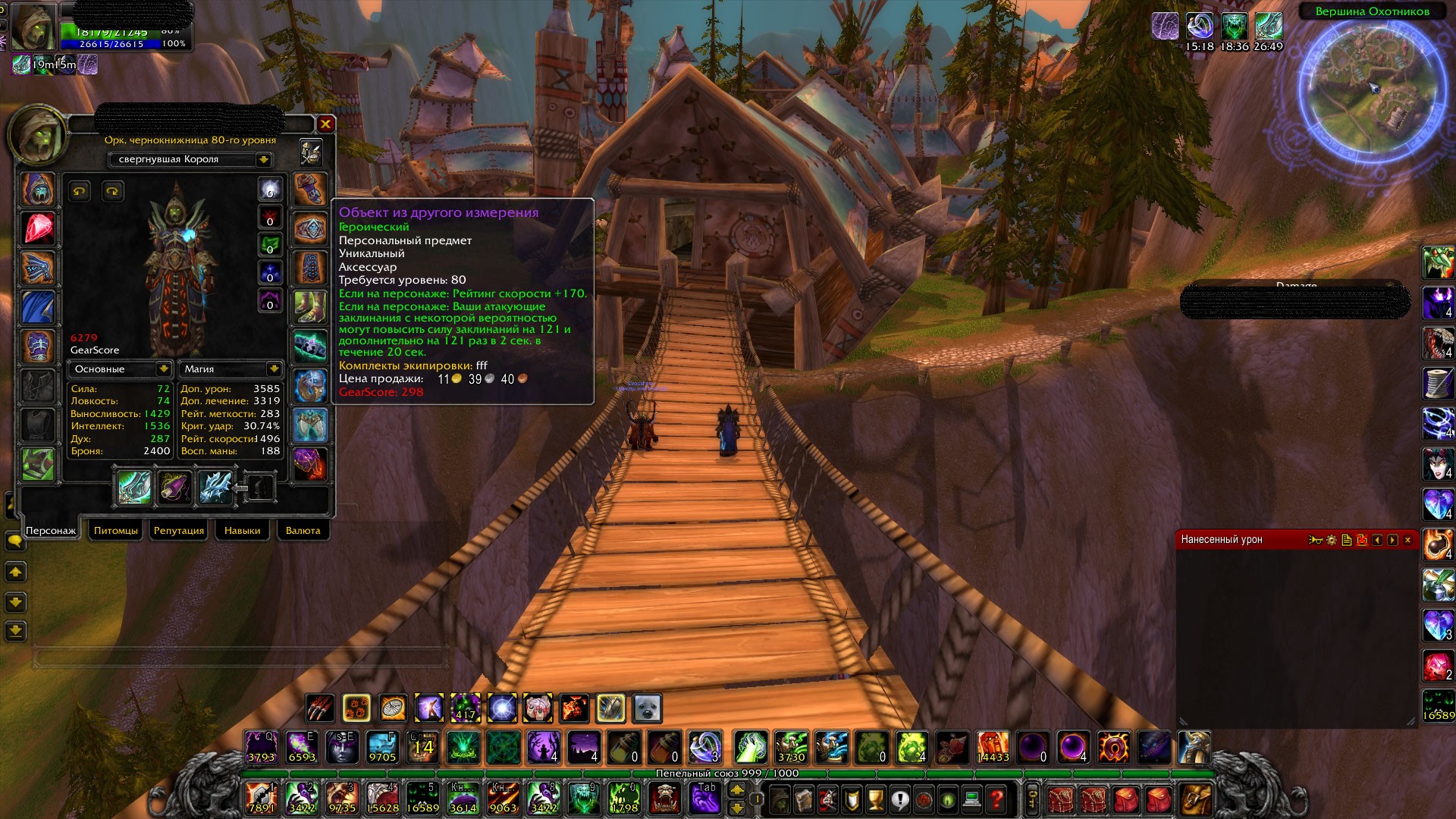Show the Валюта tab

pyautogui.click(x=303, y=530)
